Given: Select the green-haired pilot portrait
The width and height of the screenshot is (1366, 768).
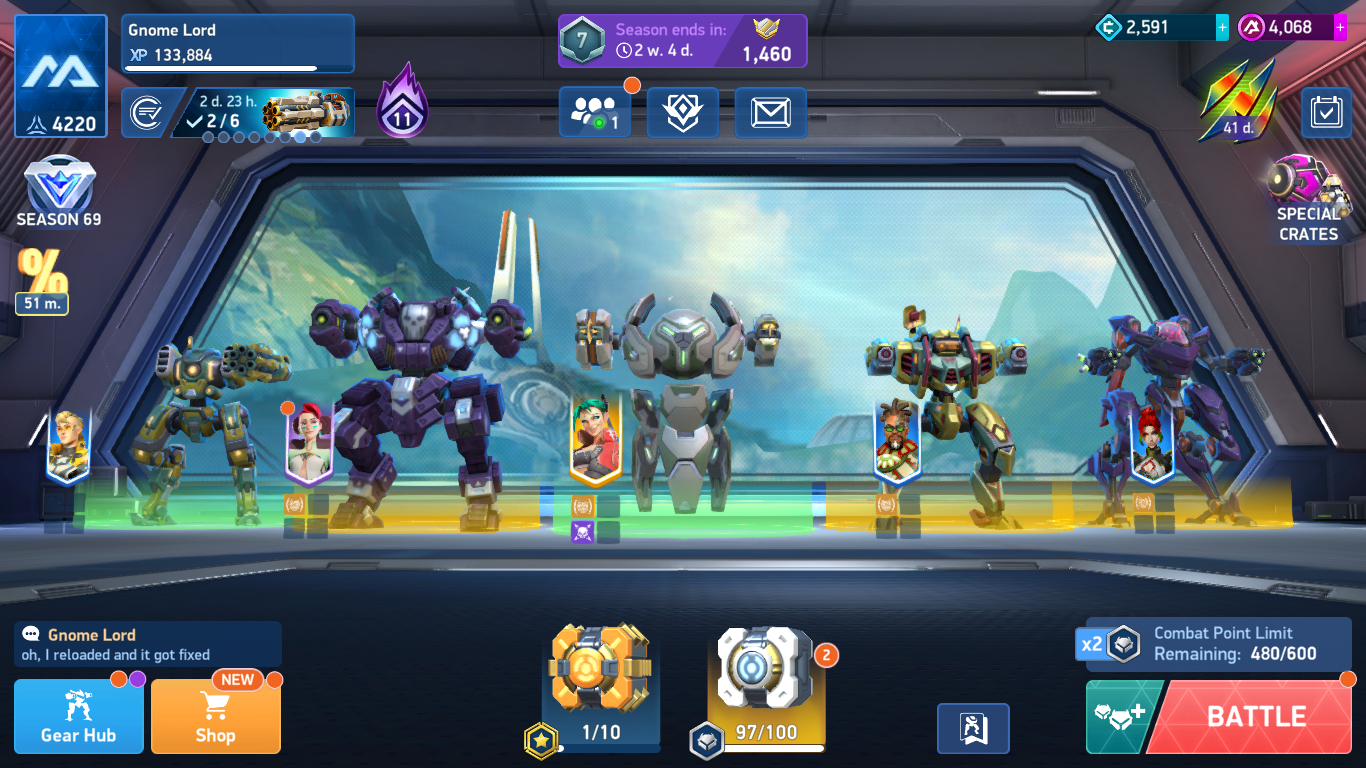Looking at the screenshot, I should 595,438.
